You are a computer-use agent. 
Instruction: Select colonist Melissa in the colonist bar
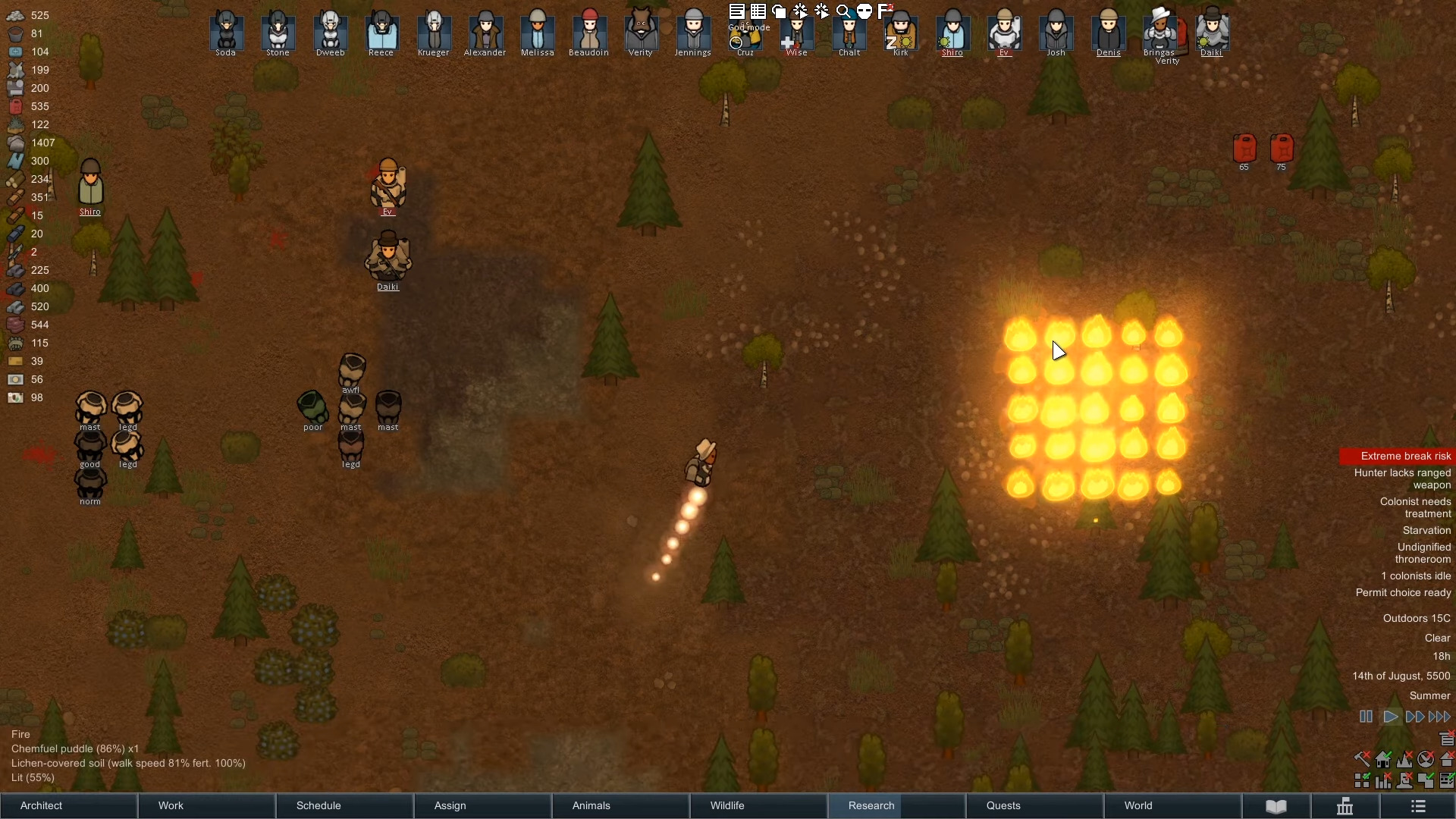538,31
